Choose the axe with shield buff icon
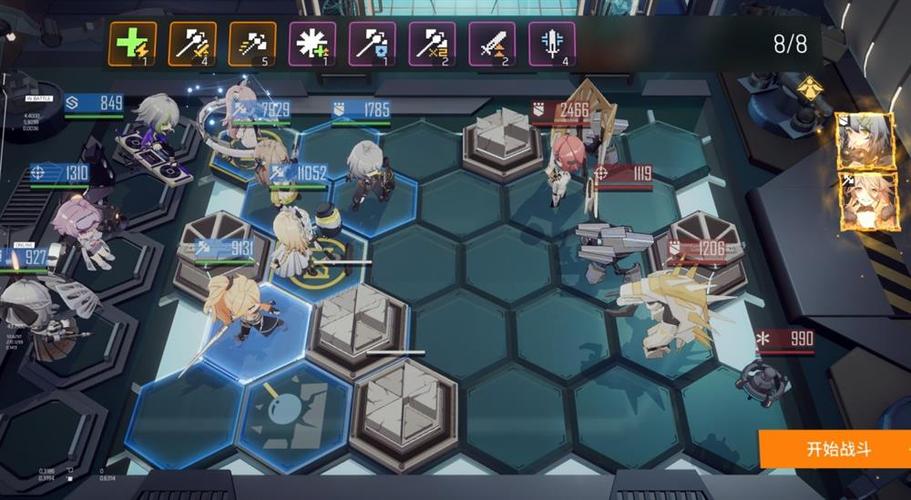The height and width of the screenshot is (500, 911). [372, 44]
